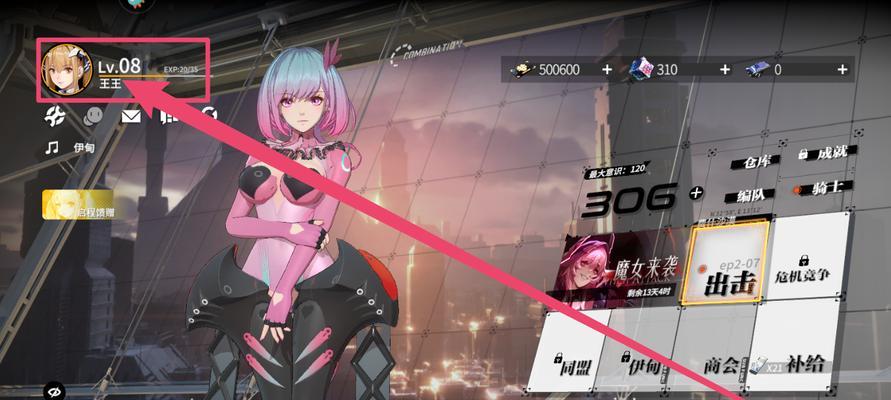This screenshot has height=400, width=891.
Task: Open the locked 成就 achievements menu
Action: pyautogui.click(x=825, y=154)
